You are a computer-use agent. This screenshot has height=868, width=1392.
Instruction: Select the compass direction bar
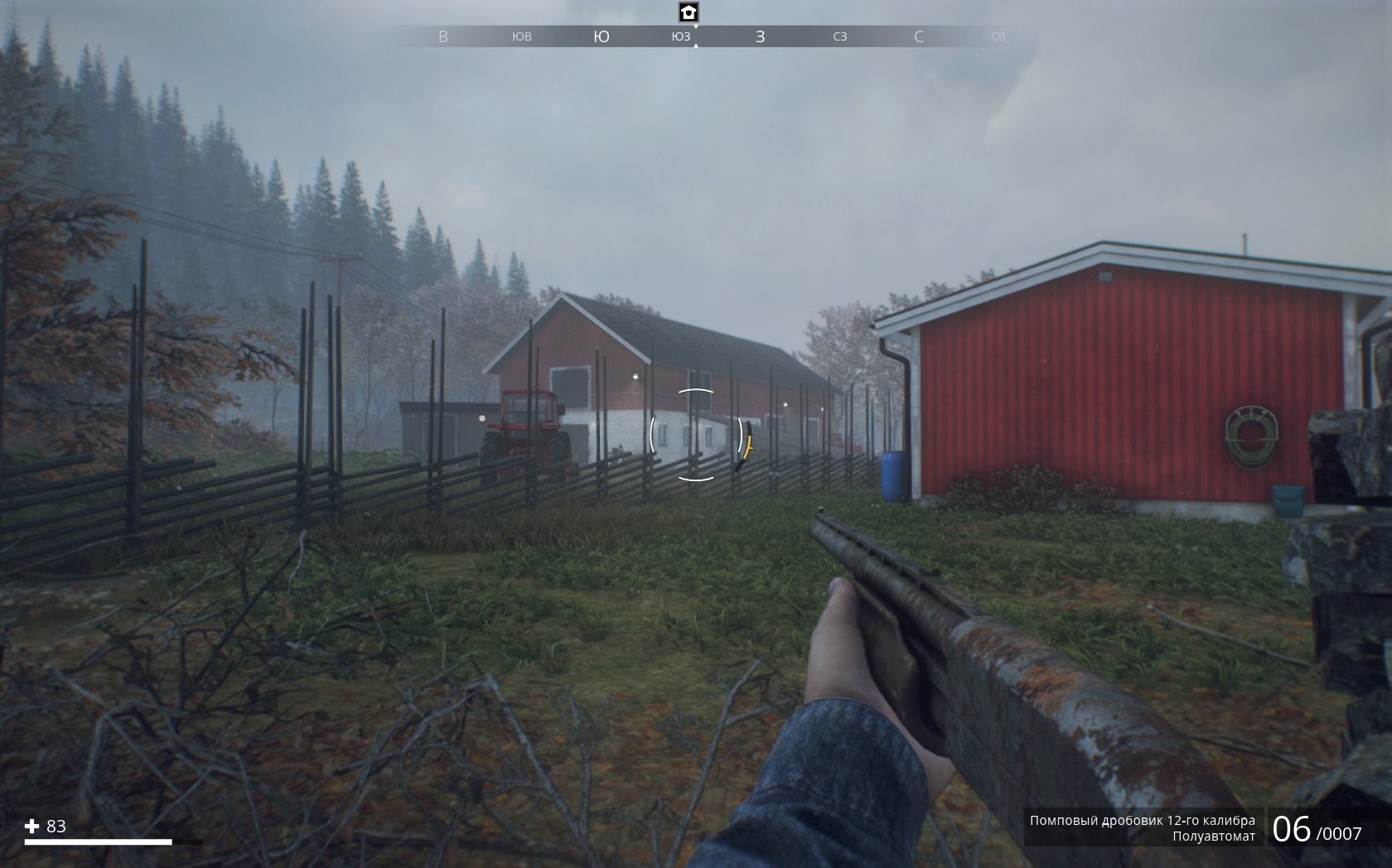719,36
